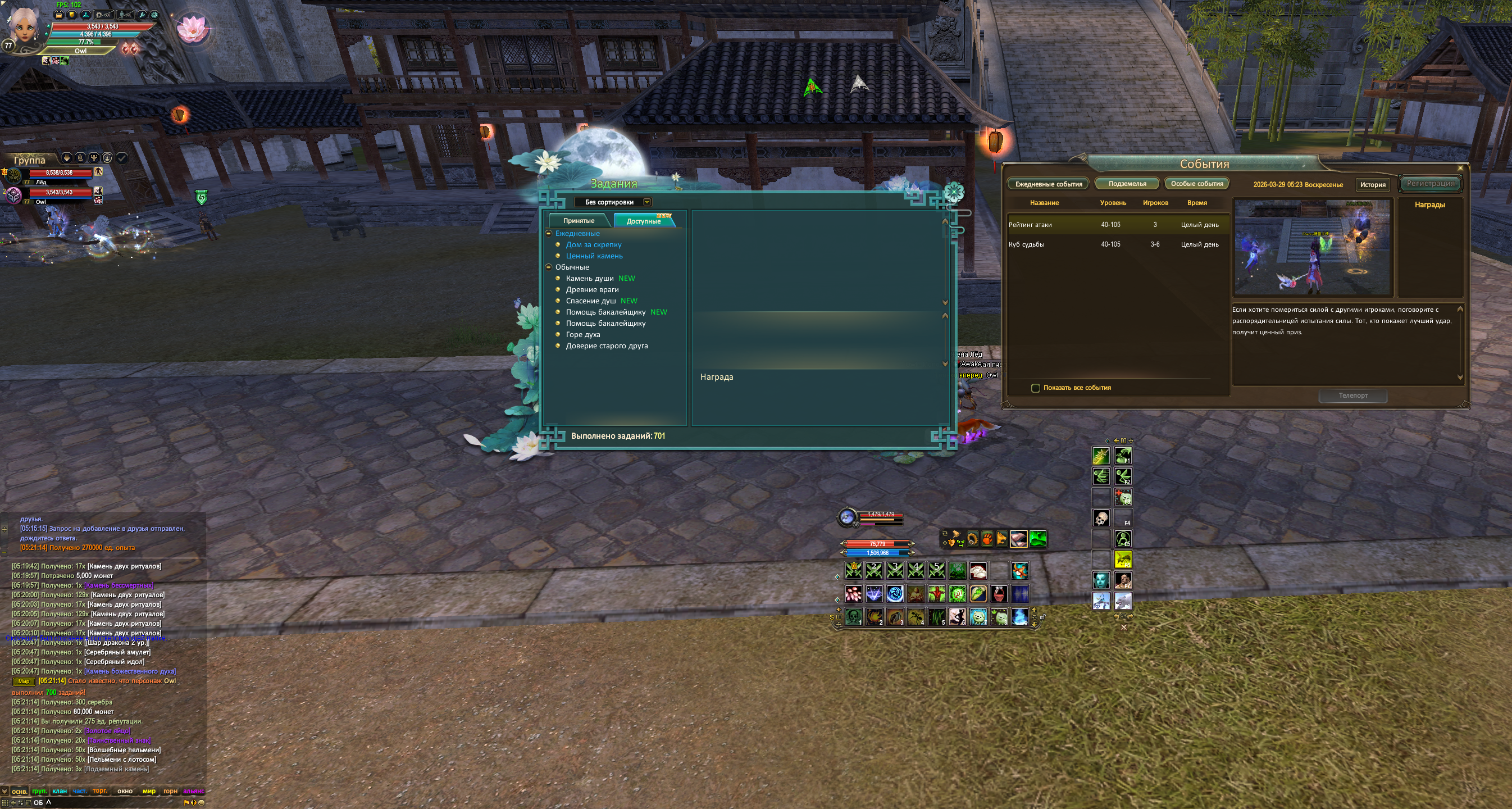The width and height of the screenshot is (1512, 809).
Task: Open the Особые события tab
Action: (1197, 184)
